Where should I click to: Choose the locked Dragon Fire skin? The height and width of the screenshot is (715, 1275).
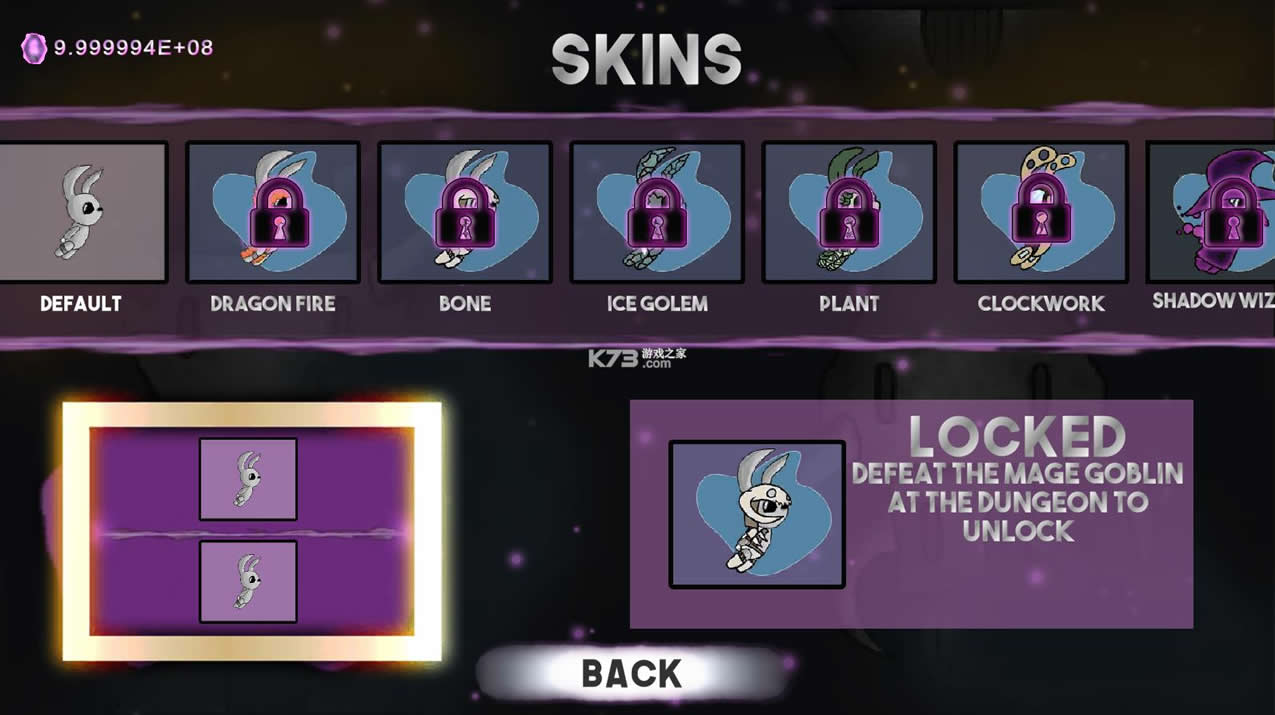pyautogui.click(x=273, y=212)
